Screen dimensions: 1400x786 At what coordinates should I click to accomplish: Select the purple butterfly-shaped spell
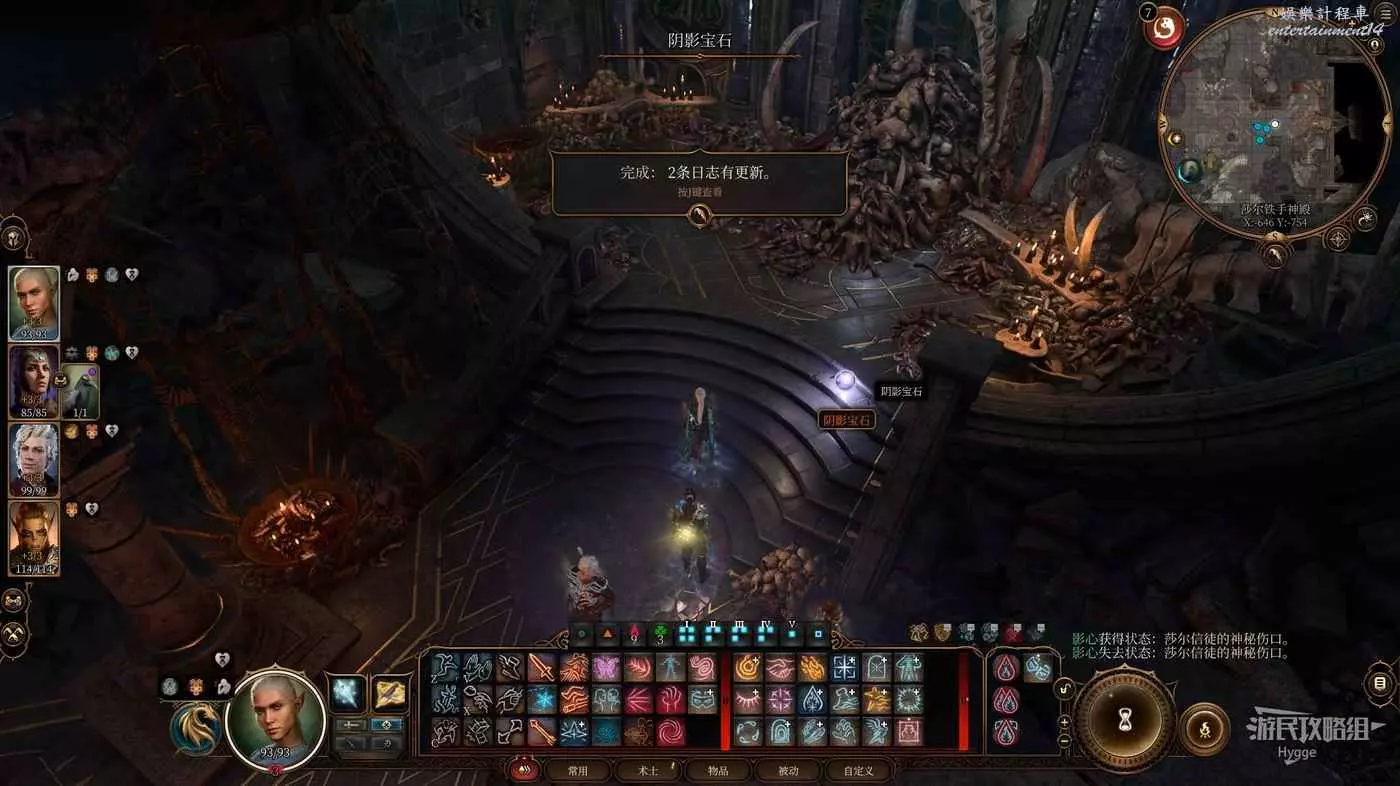tap(606, 667)
